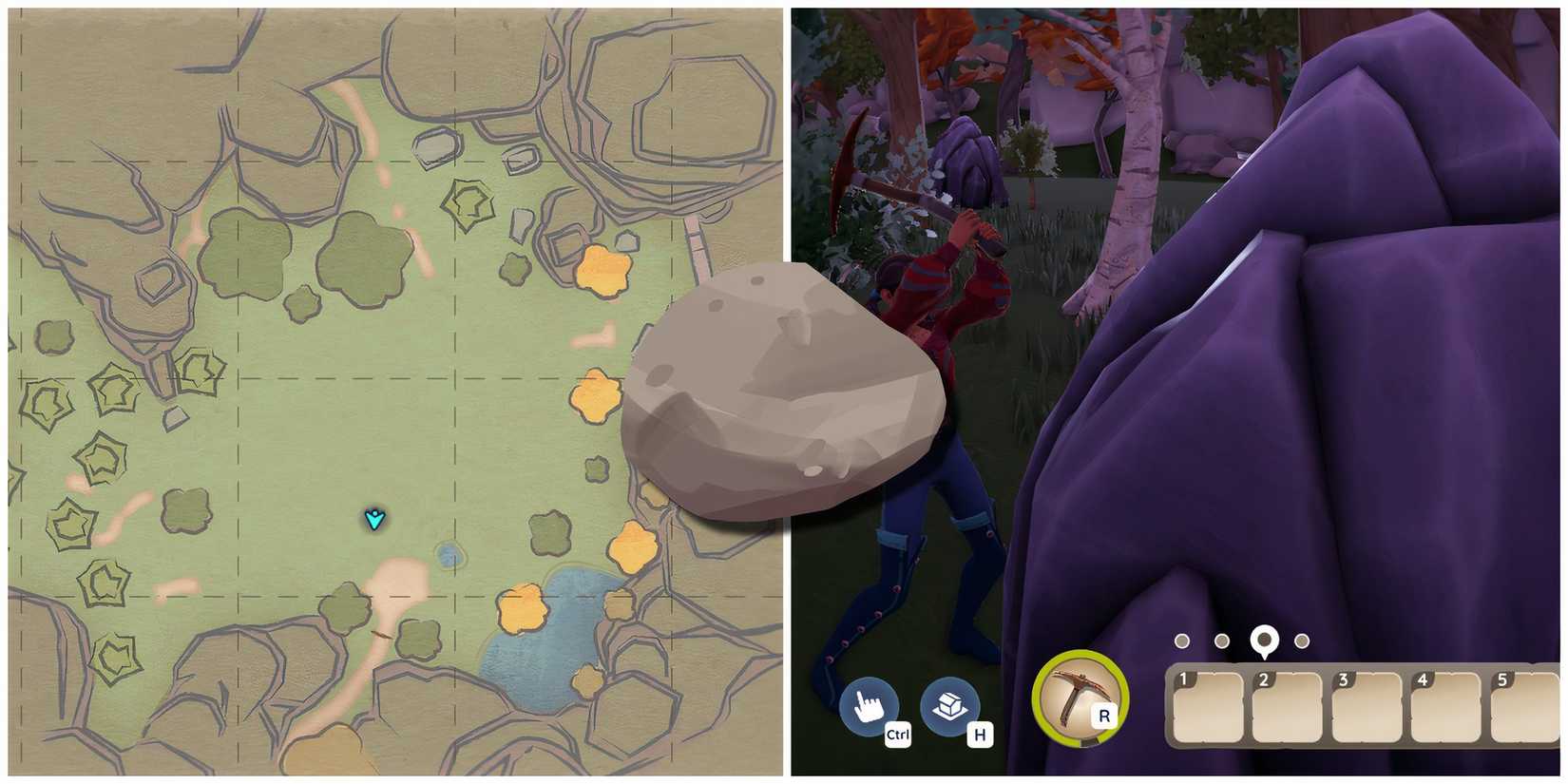The image size is (1568, 784).
Task: Open build mode via the H icon
Action: (950, 705)
